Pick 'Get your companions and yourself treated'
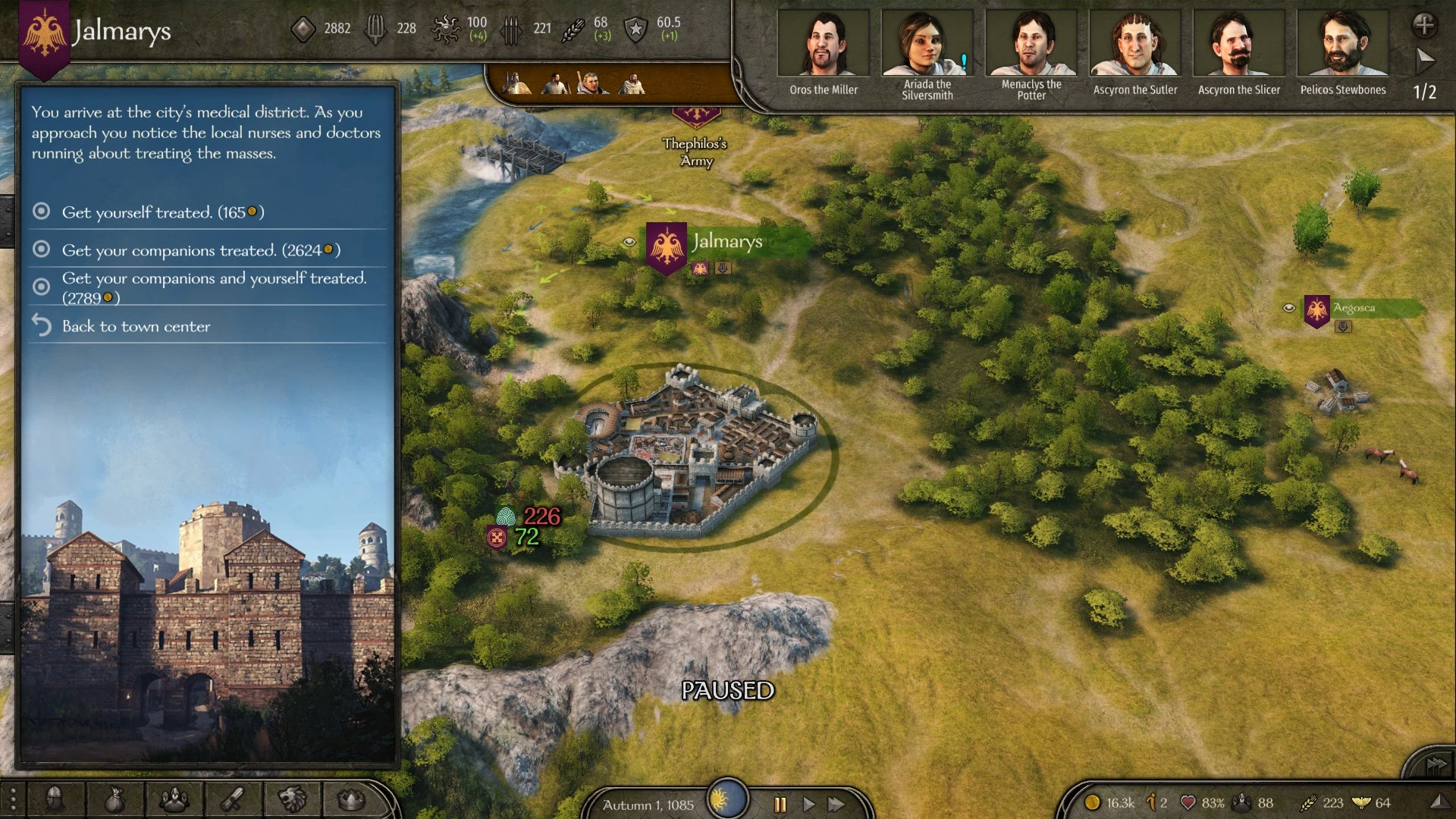Image resolution: width=1456 pixels, height=819 pixels. coord(213,287)
